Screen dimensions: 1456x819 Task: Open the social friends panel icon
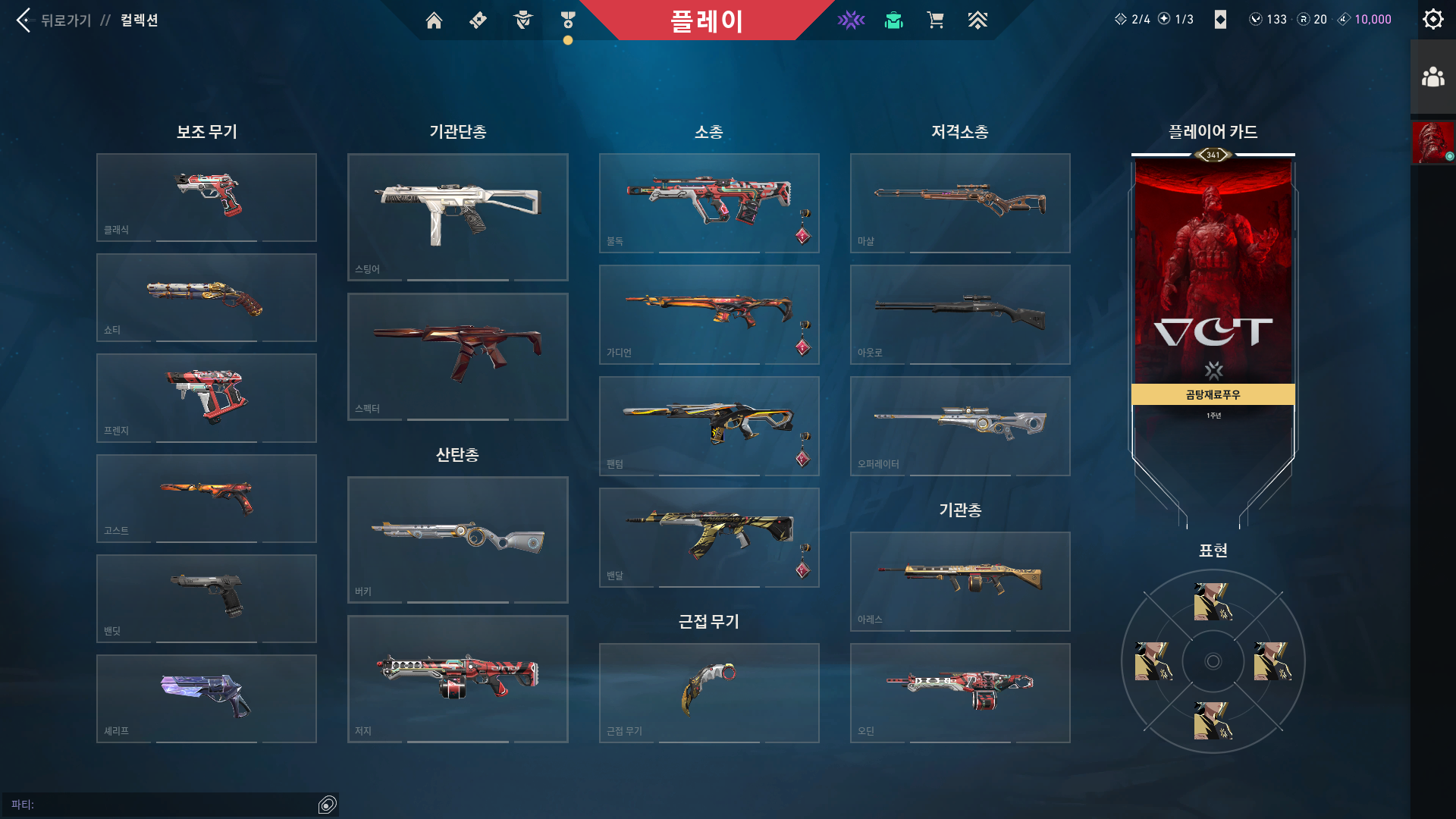[1432, 75]
